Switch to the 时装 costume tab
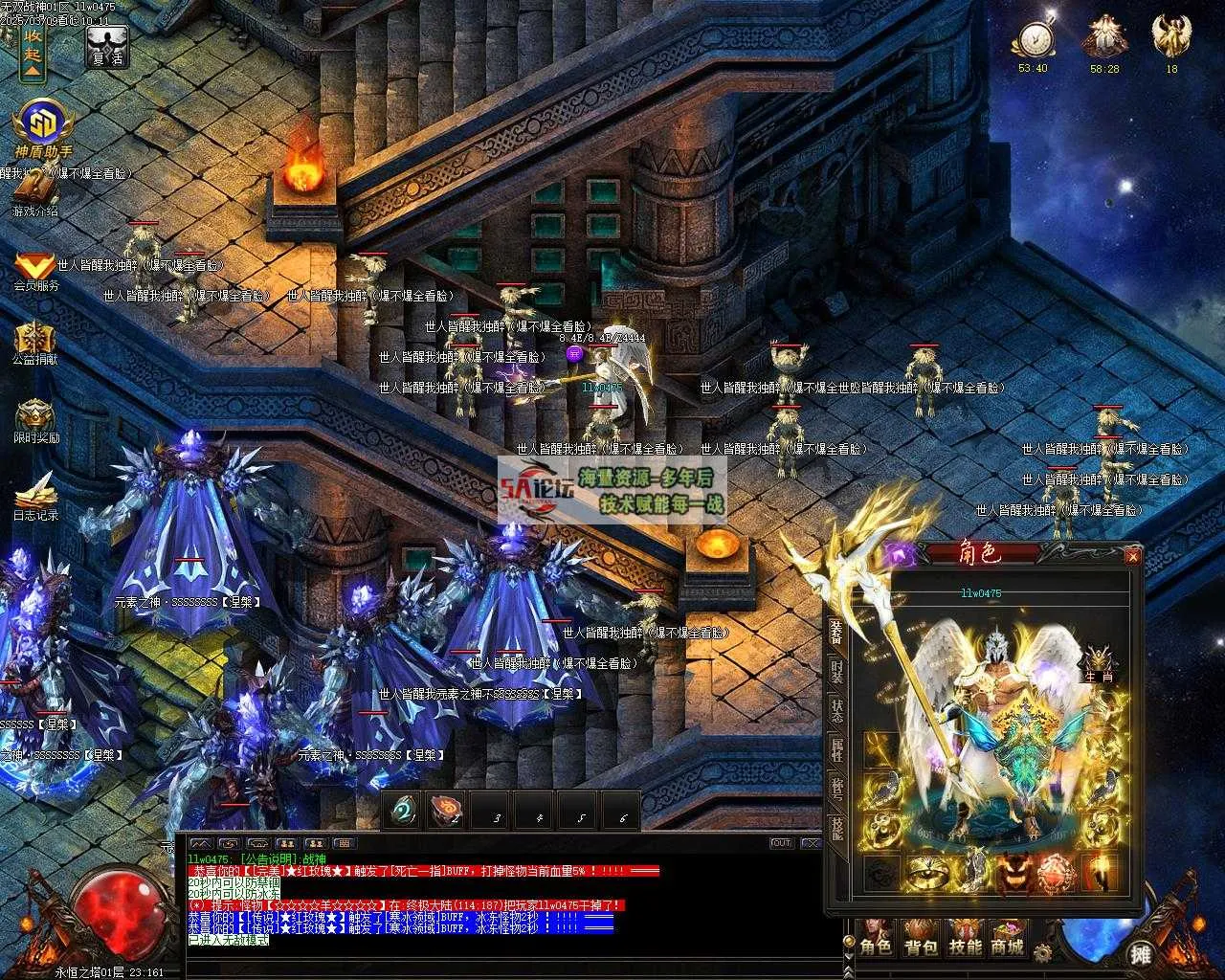 [x=837, y=670]
